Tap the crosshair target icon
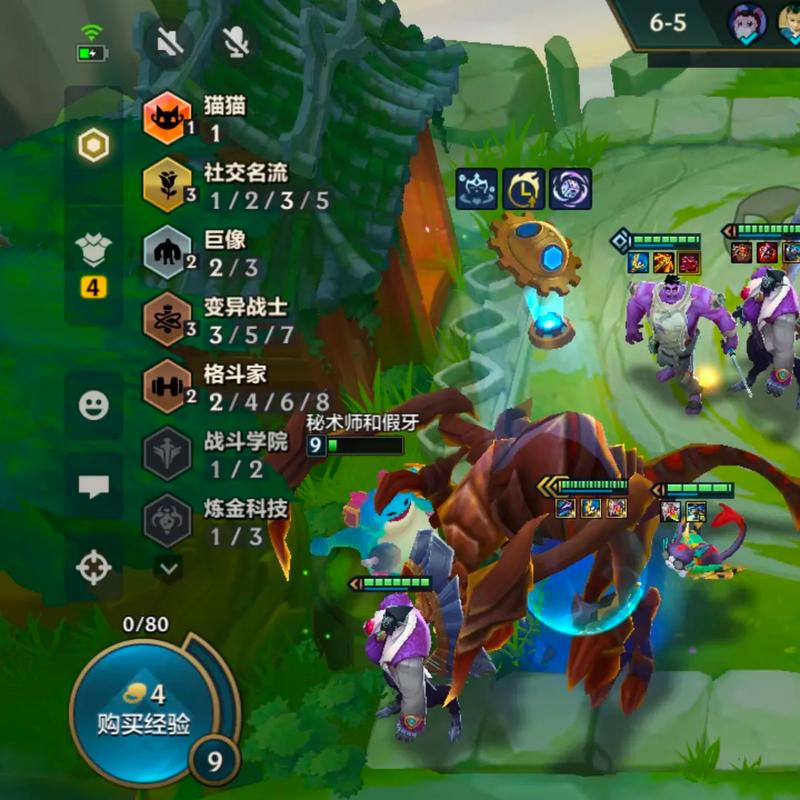This screenshot has width=800, height=800. (93, 567)
